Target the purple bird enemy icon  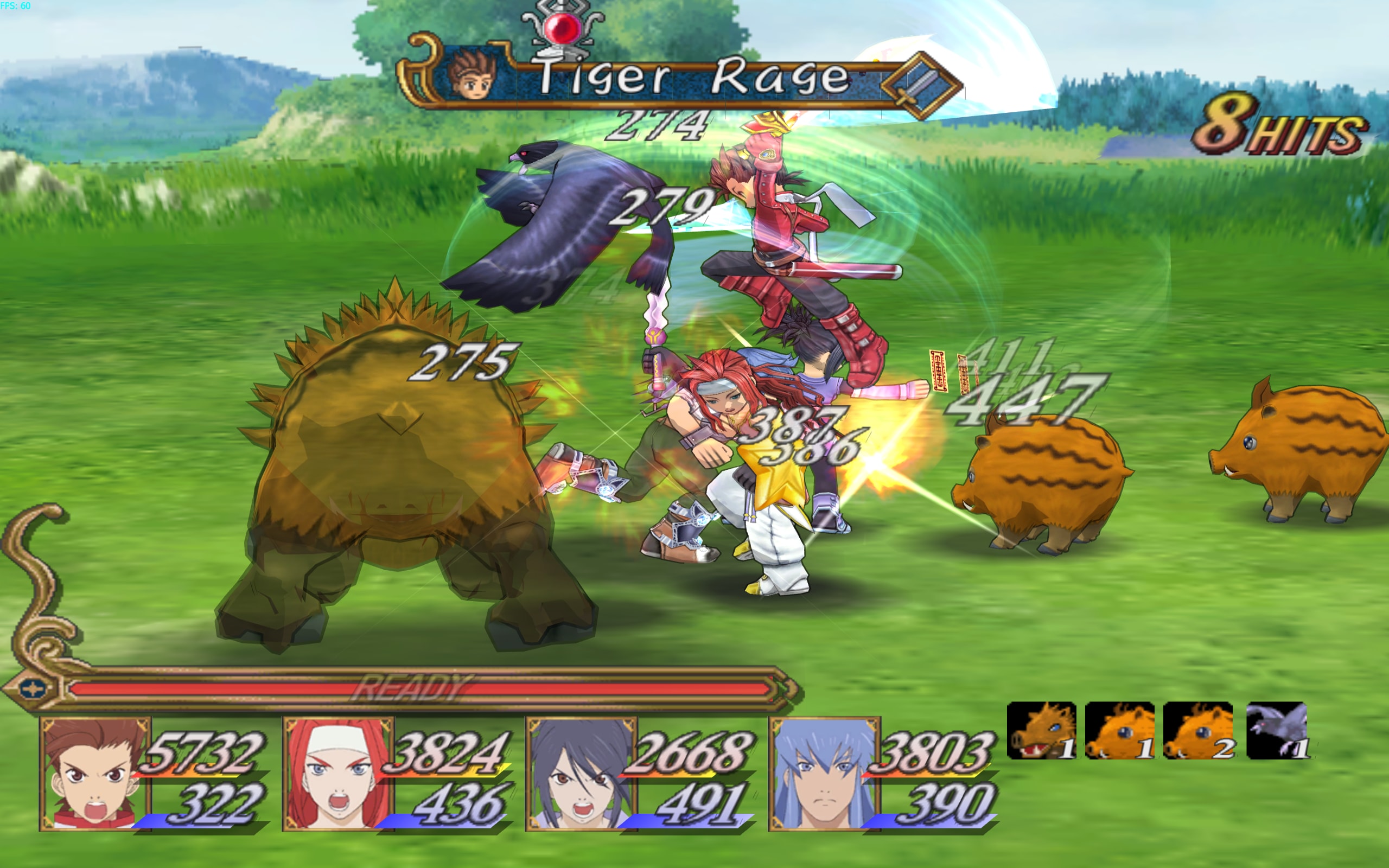(x=1278, y=731)
